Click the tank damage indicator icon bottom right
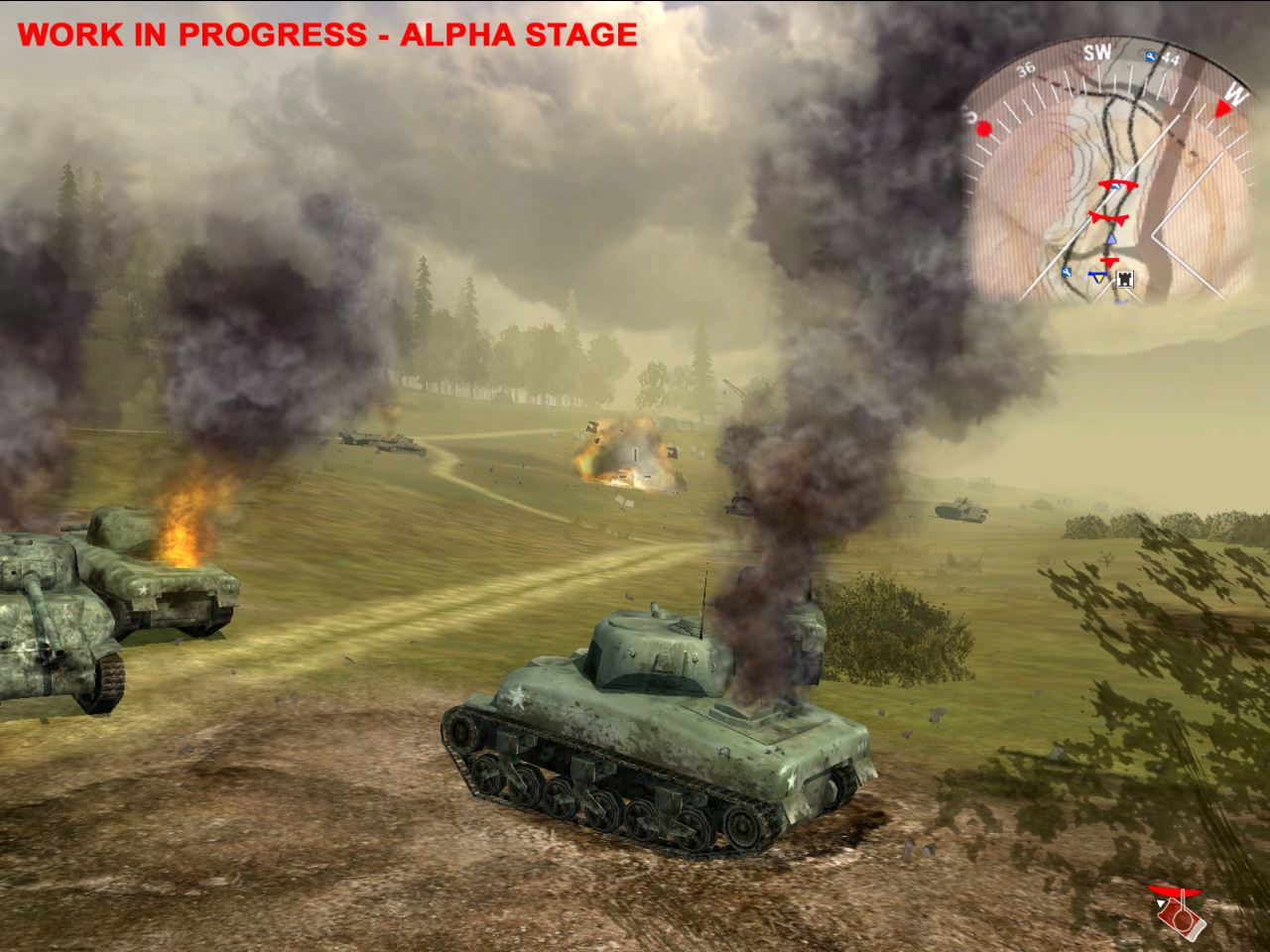The height and width of the screenshot is (952, 1270). coord(1182,920)
